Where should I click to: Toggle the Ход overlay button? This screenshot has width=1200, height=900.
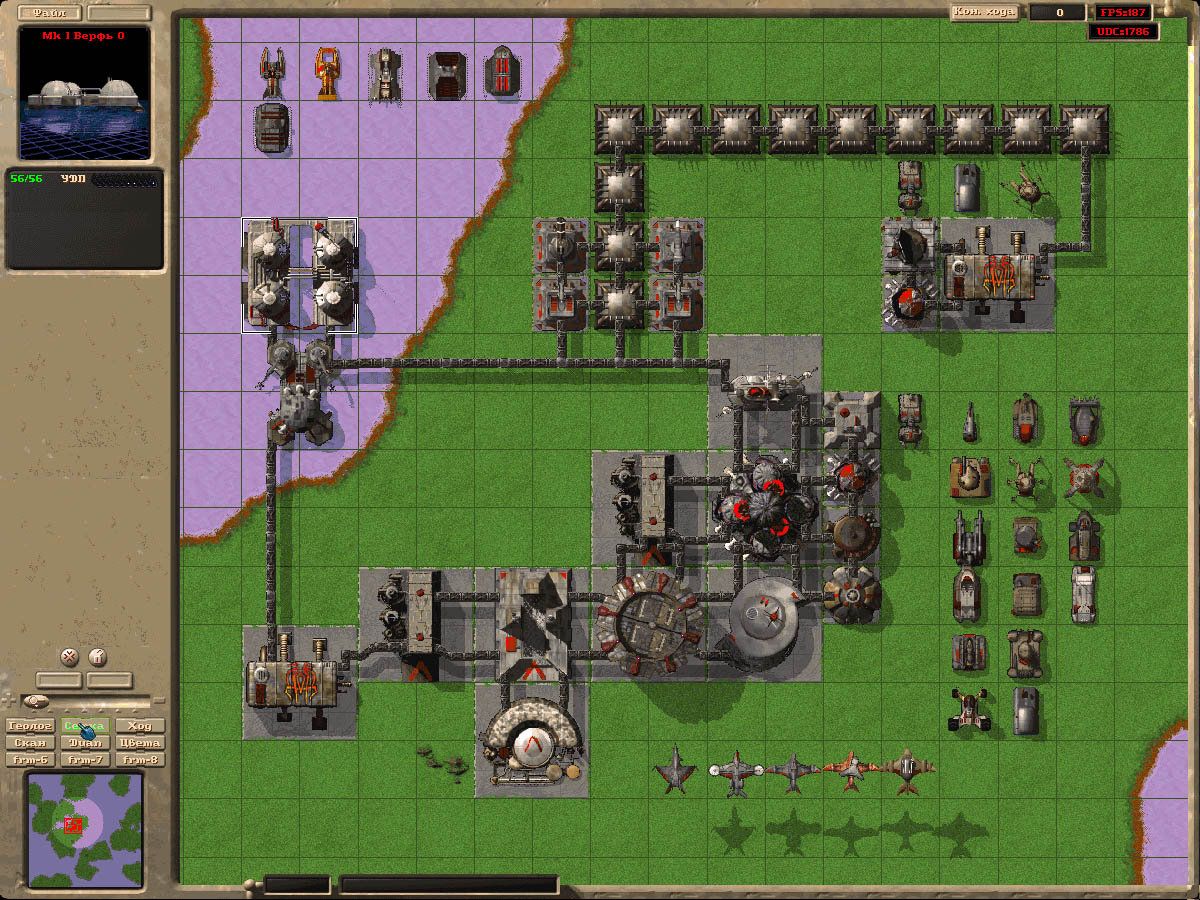(140, 726)
